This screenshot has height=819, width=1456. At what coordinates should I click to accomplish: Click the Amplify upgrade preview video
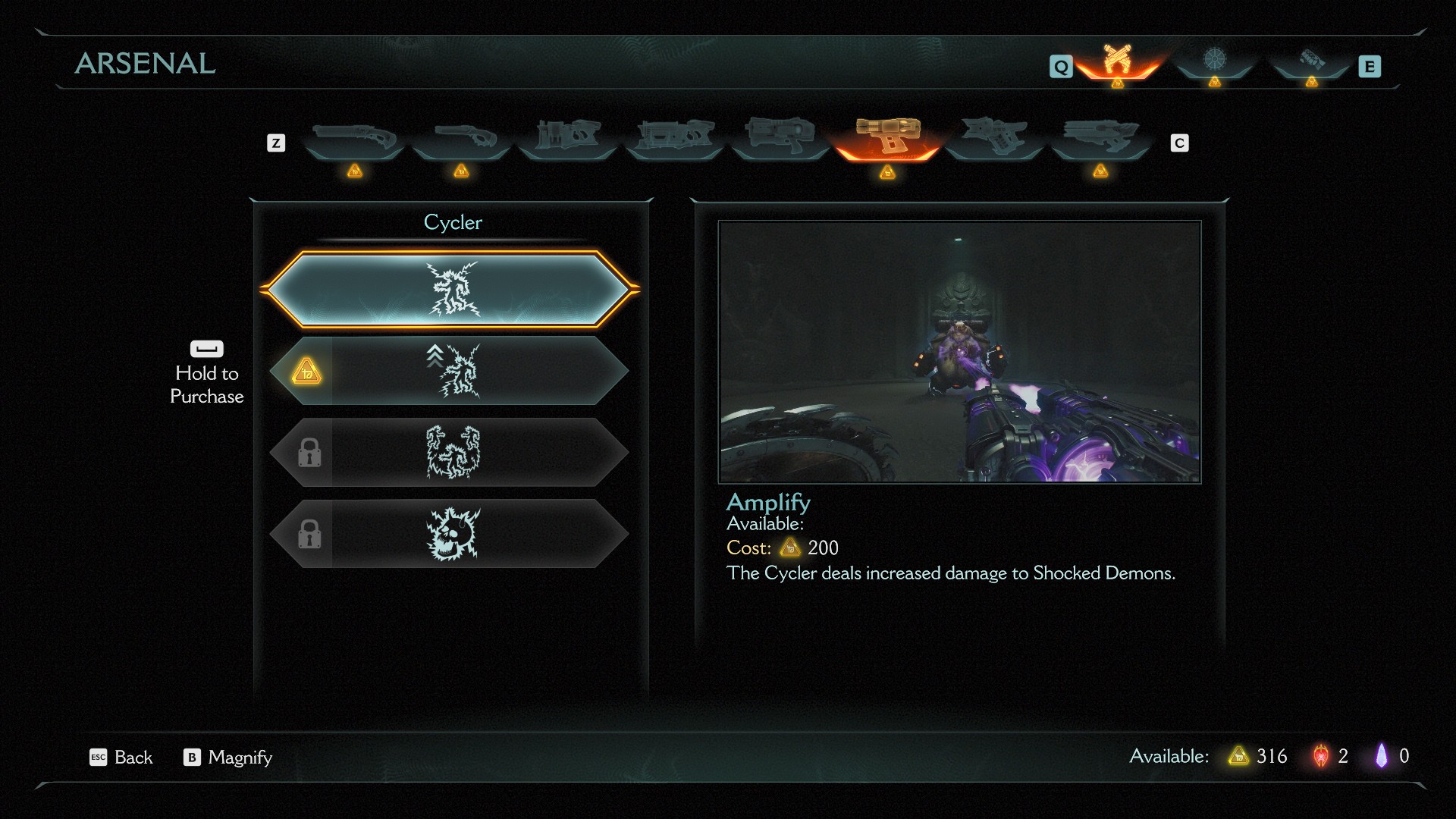pos(959,352)
